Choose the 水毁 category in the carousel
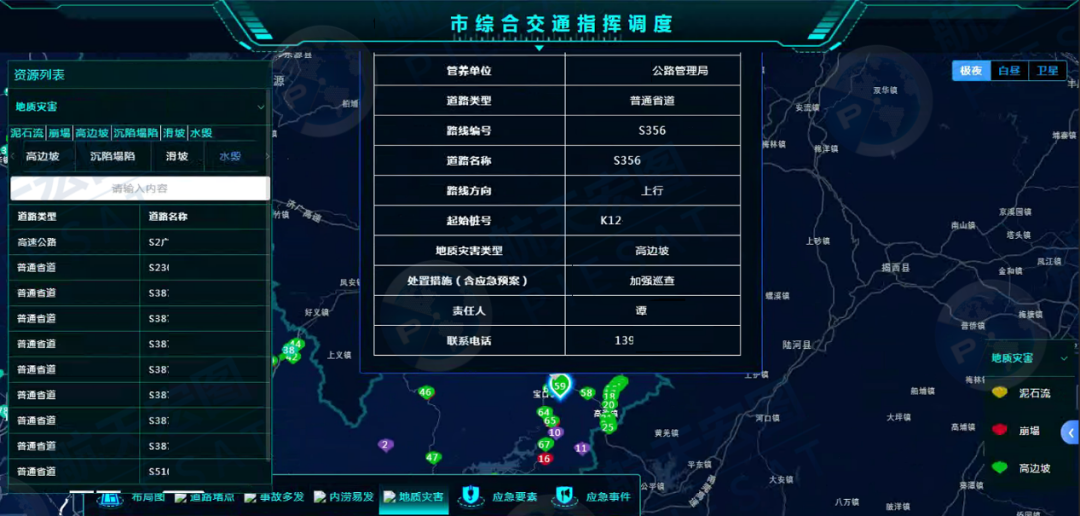The image size is (1080, 516). 230,156
